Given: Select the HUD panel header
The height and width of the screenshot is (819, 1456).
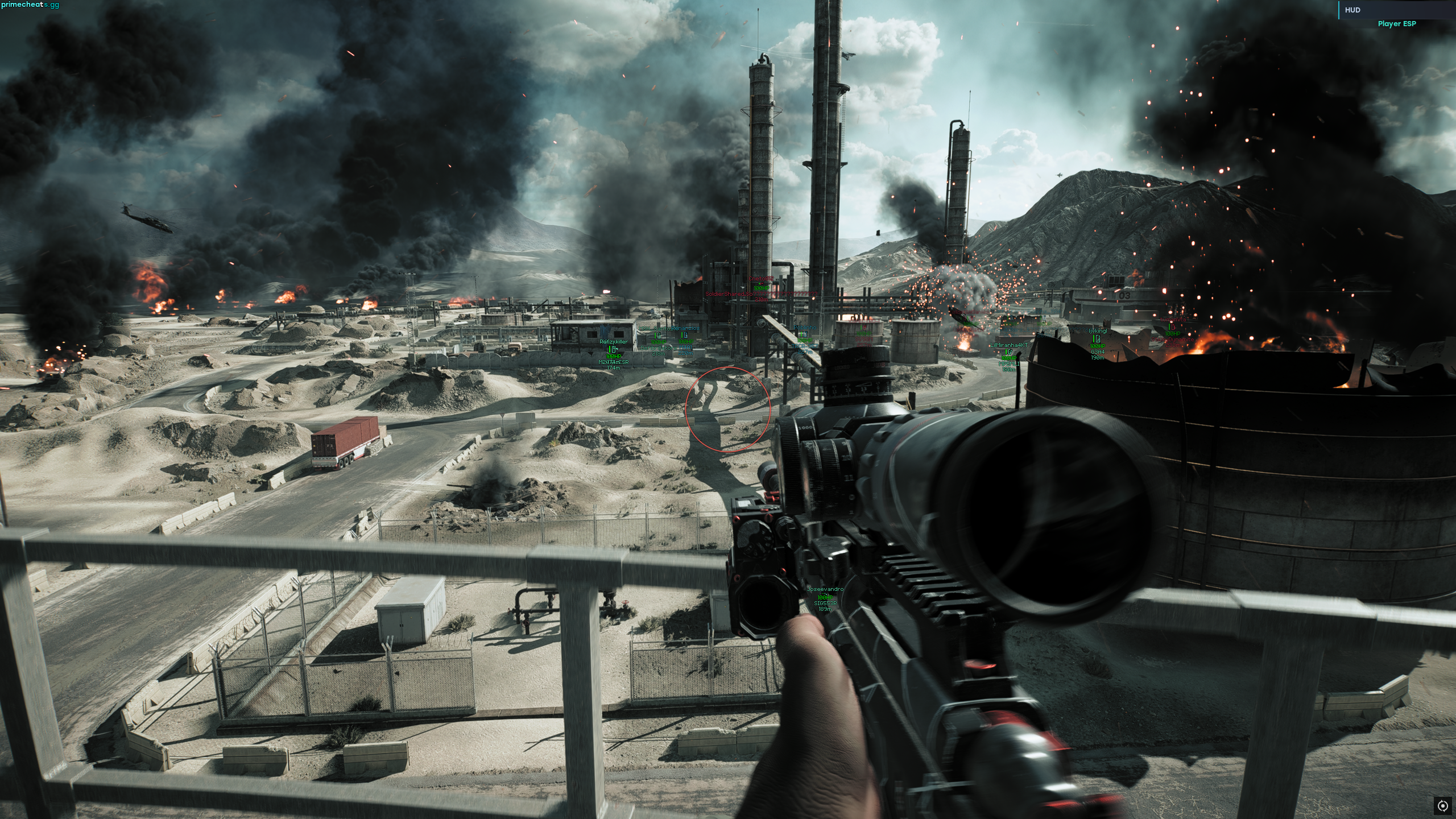Looking at the screenshot, I should click(x=1352, y=10).
